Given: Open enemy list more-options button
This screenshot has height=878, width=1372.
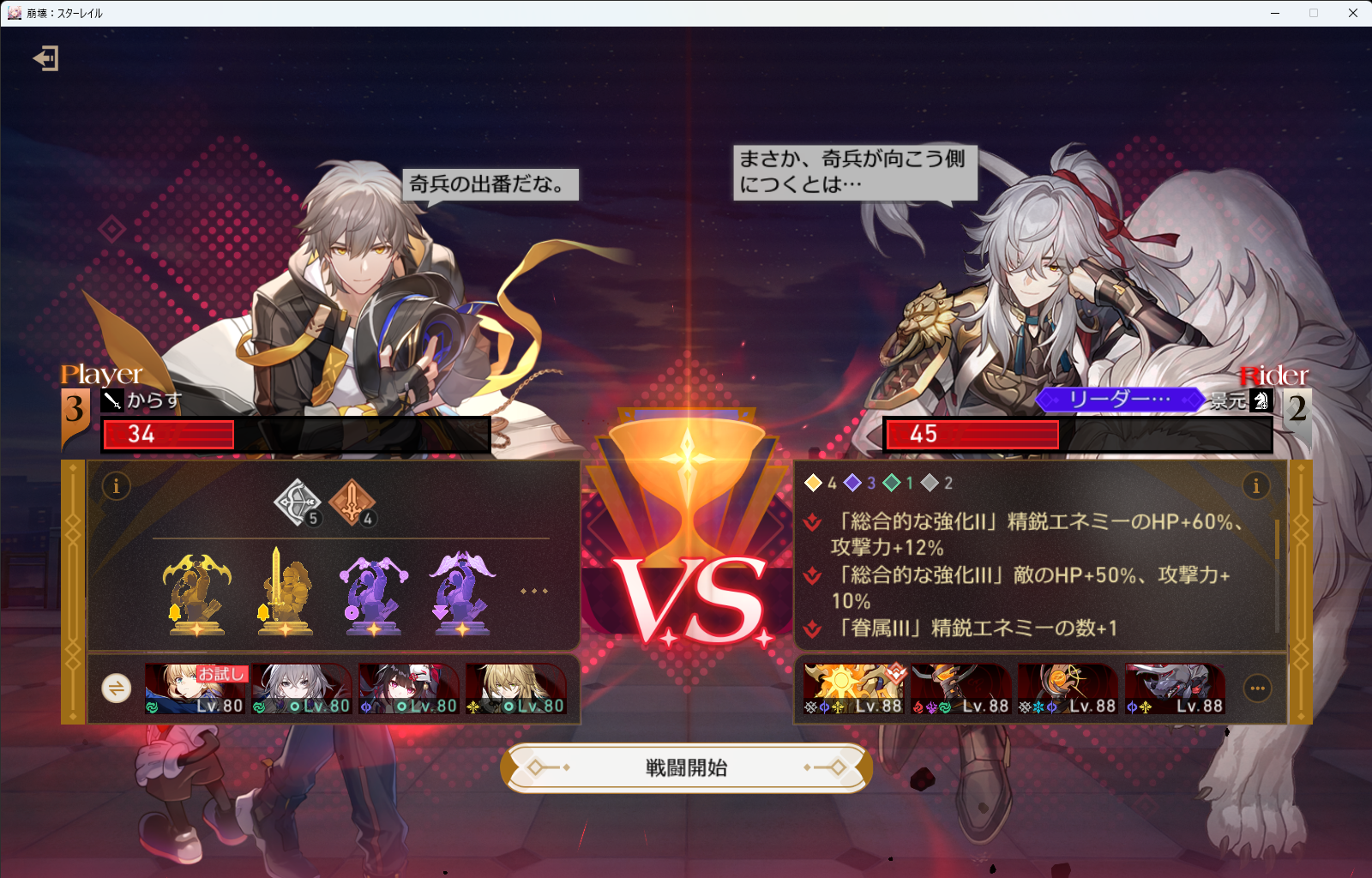Looking at the screenshot, I should pos(1257,688).
